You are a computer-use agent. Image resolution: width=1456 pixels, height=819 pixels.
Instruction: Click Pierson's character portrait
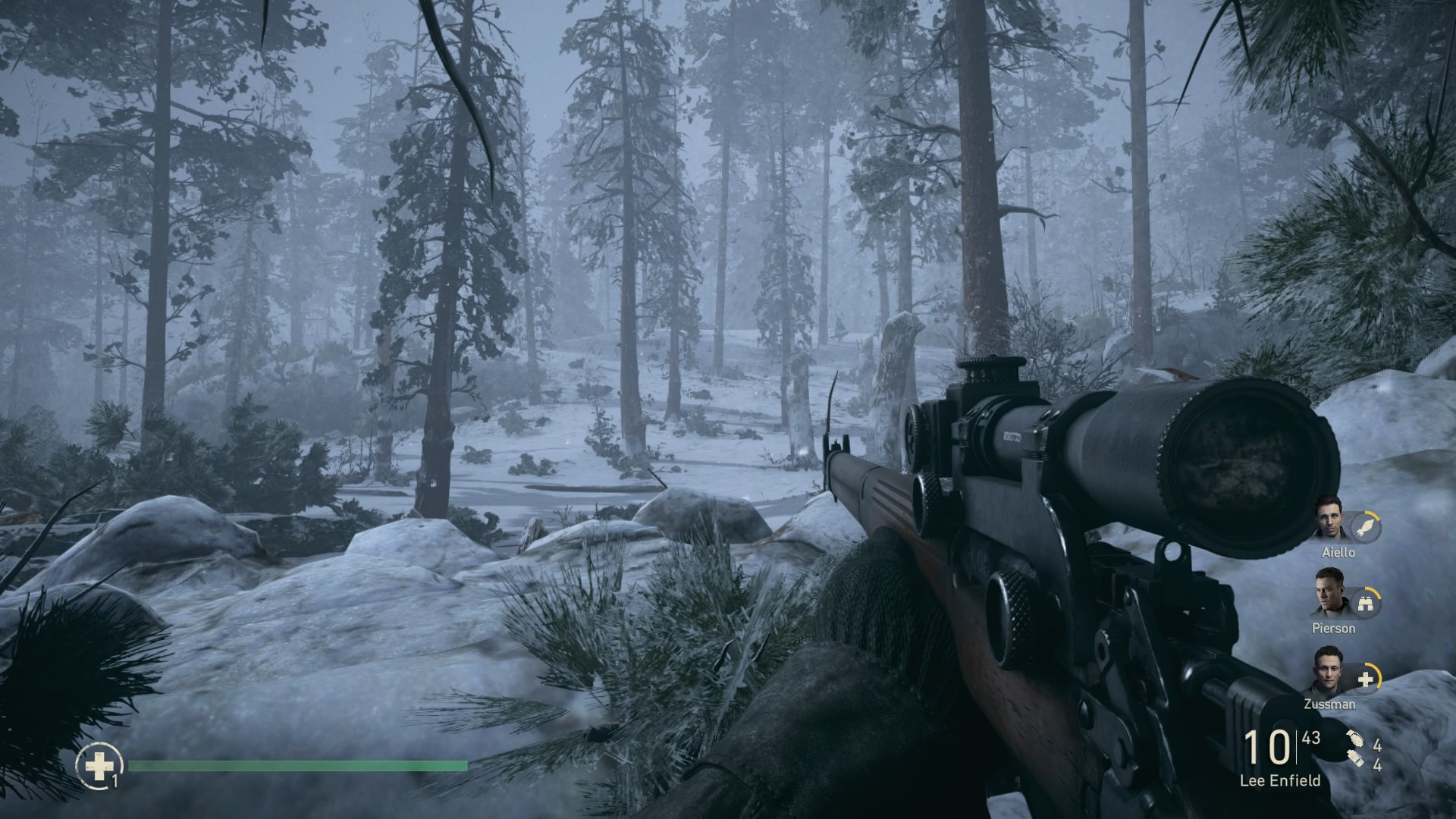pyautogui.click(x=1329, y=597)
